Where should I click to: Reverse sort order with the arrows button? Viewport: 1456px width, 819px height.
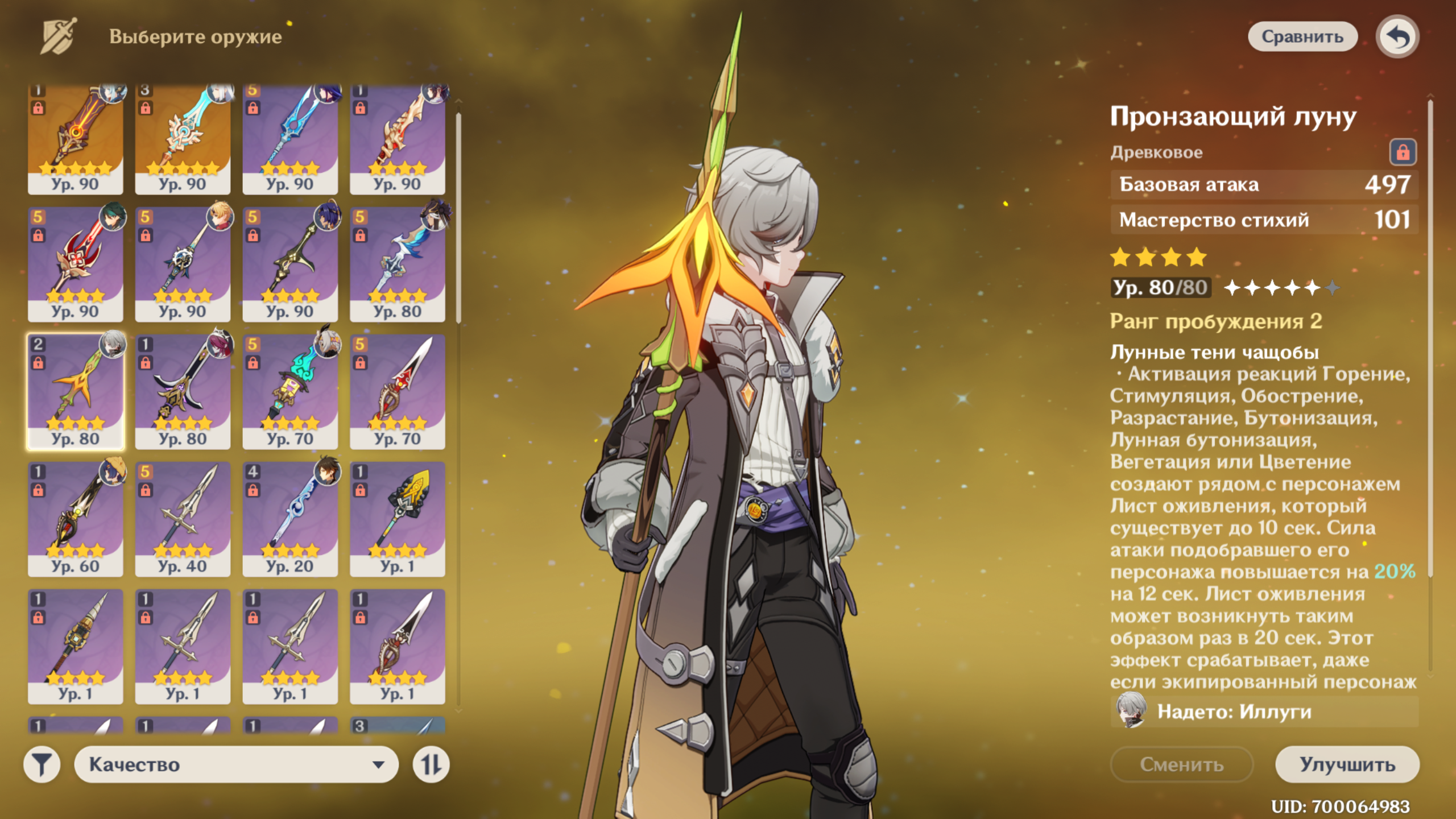pos(431,764)
